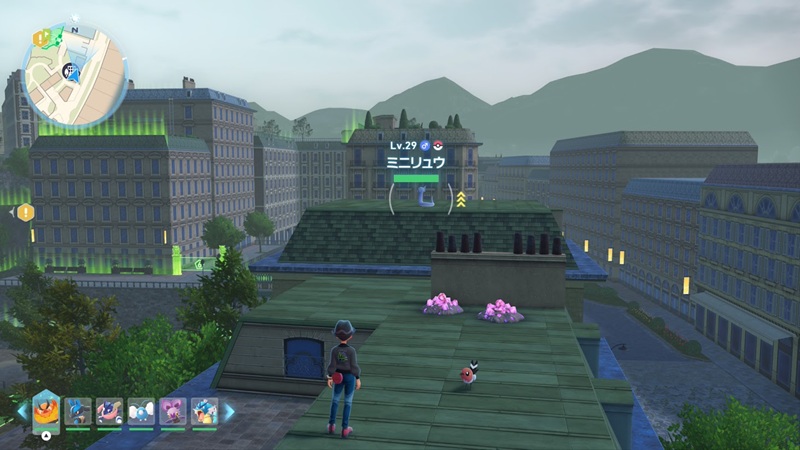Screen dimensions: 800x450
Task: Choose the purple bat Pokémon party slot
Action: [x=172, y=411]
